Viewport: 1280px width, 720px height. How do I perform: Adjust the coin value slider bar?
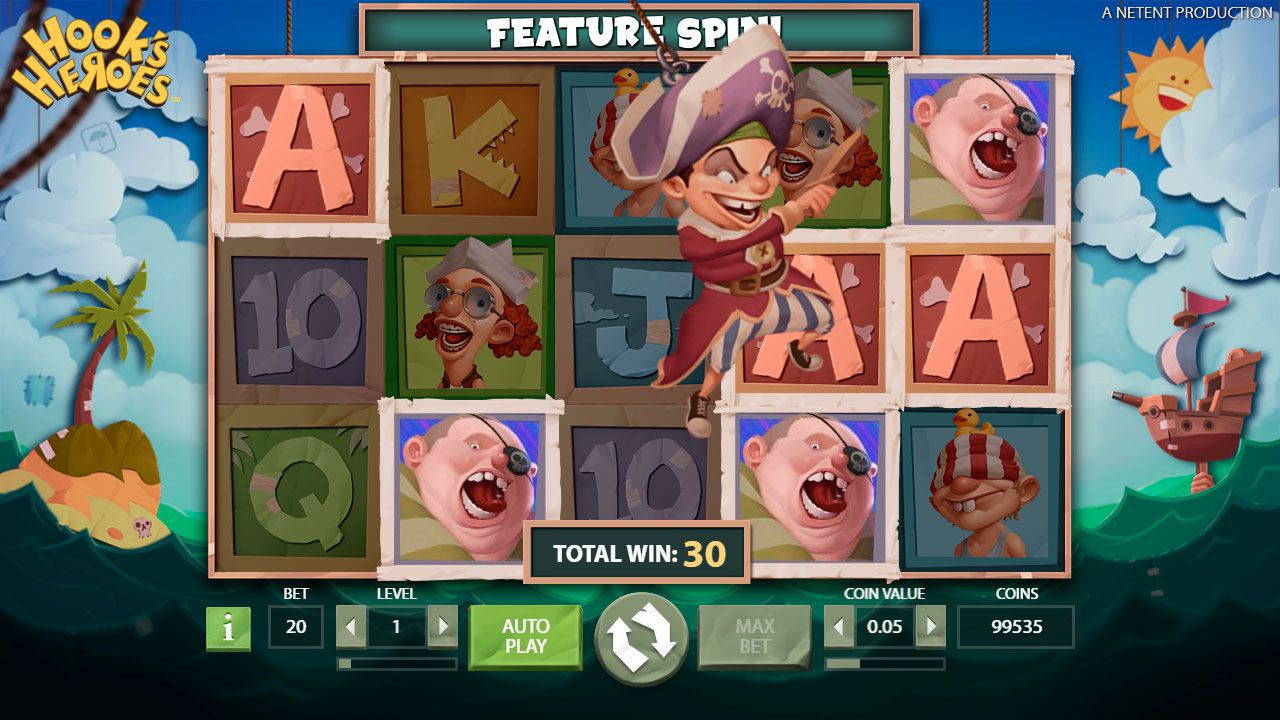click(884, 663)
